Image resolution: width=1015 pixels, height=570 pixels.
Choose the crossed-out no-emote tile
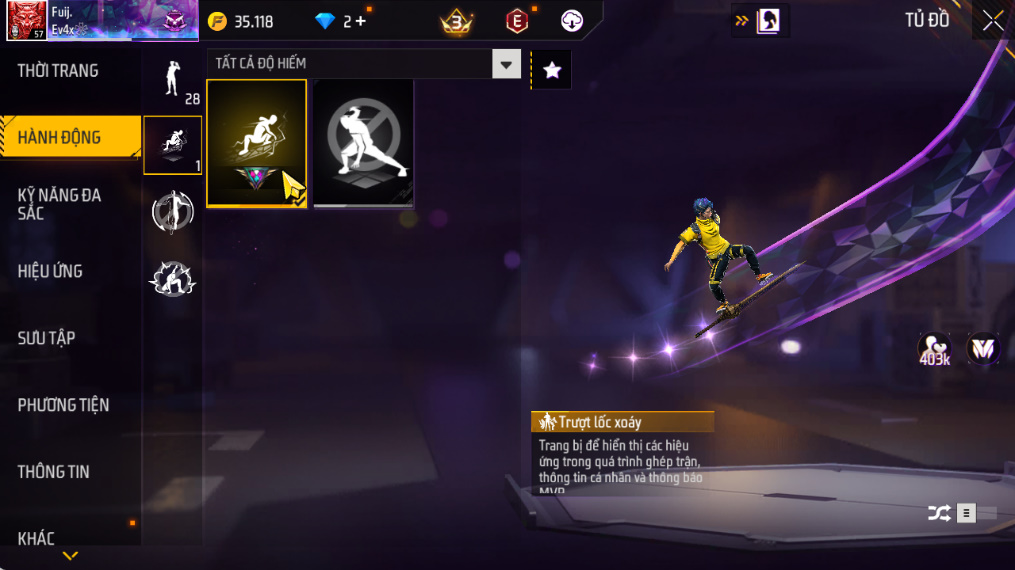click(363, 143)
